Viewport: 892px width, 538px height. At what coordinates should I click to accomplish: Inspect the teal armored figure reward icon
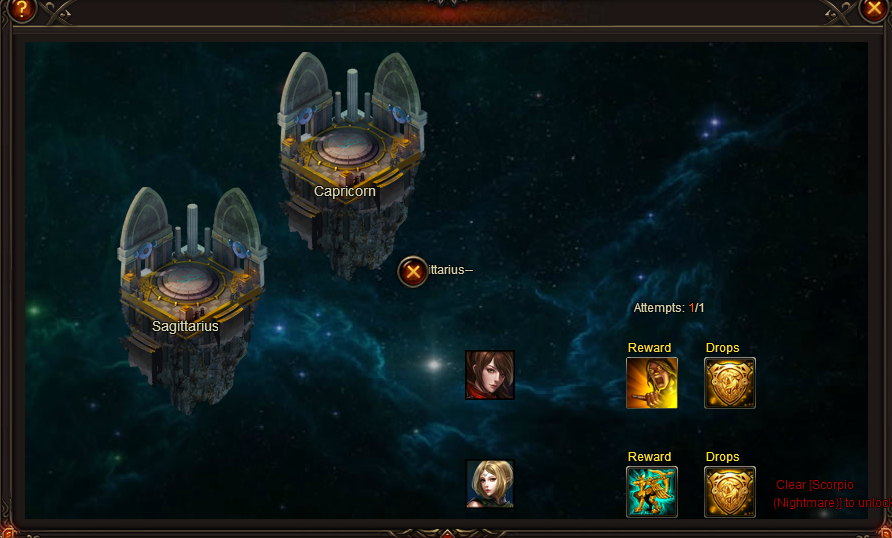coord(652,492)
